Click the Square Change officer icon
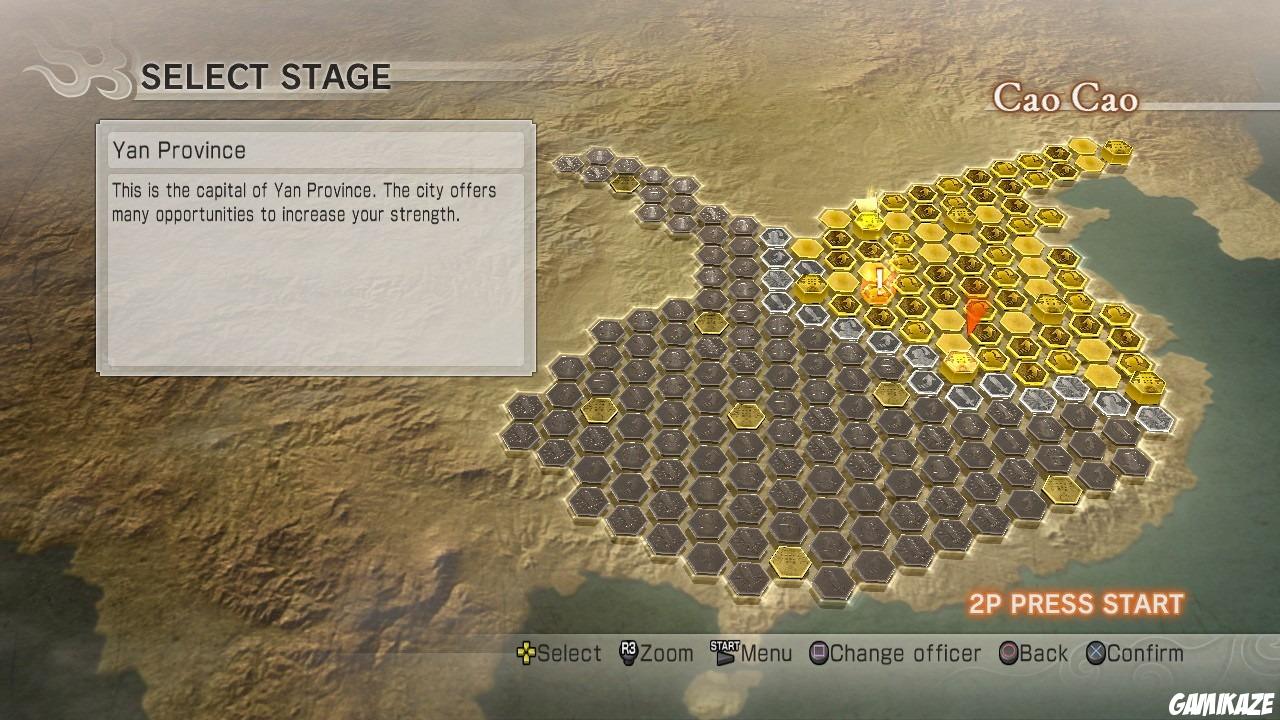This screenshot has width=1280, height=720. click(x=818, y=653)
